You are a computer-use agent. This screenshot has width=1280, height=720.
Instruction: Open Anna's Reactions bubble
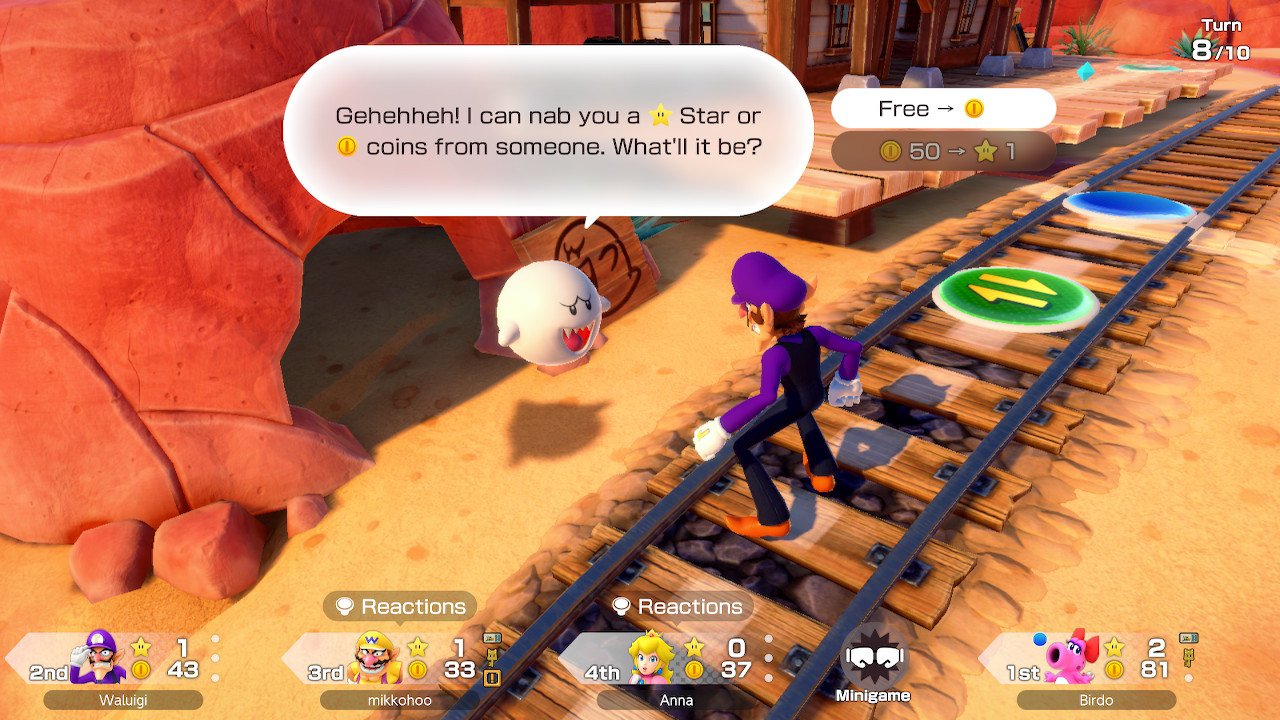(x=677, y=606)
